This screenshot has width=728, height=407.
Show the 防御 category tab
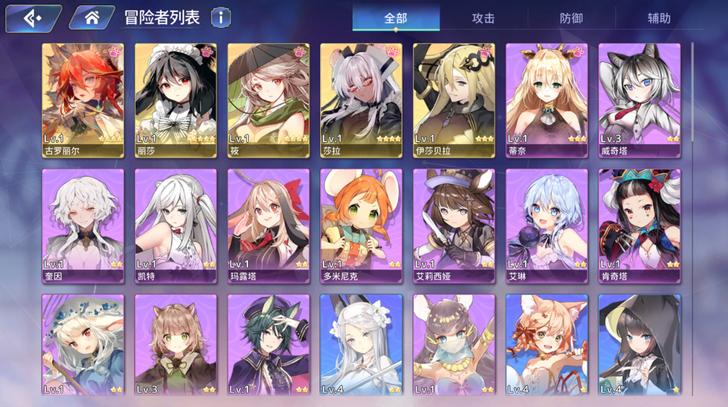pos(572,18)
